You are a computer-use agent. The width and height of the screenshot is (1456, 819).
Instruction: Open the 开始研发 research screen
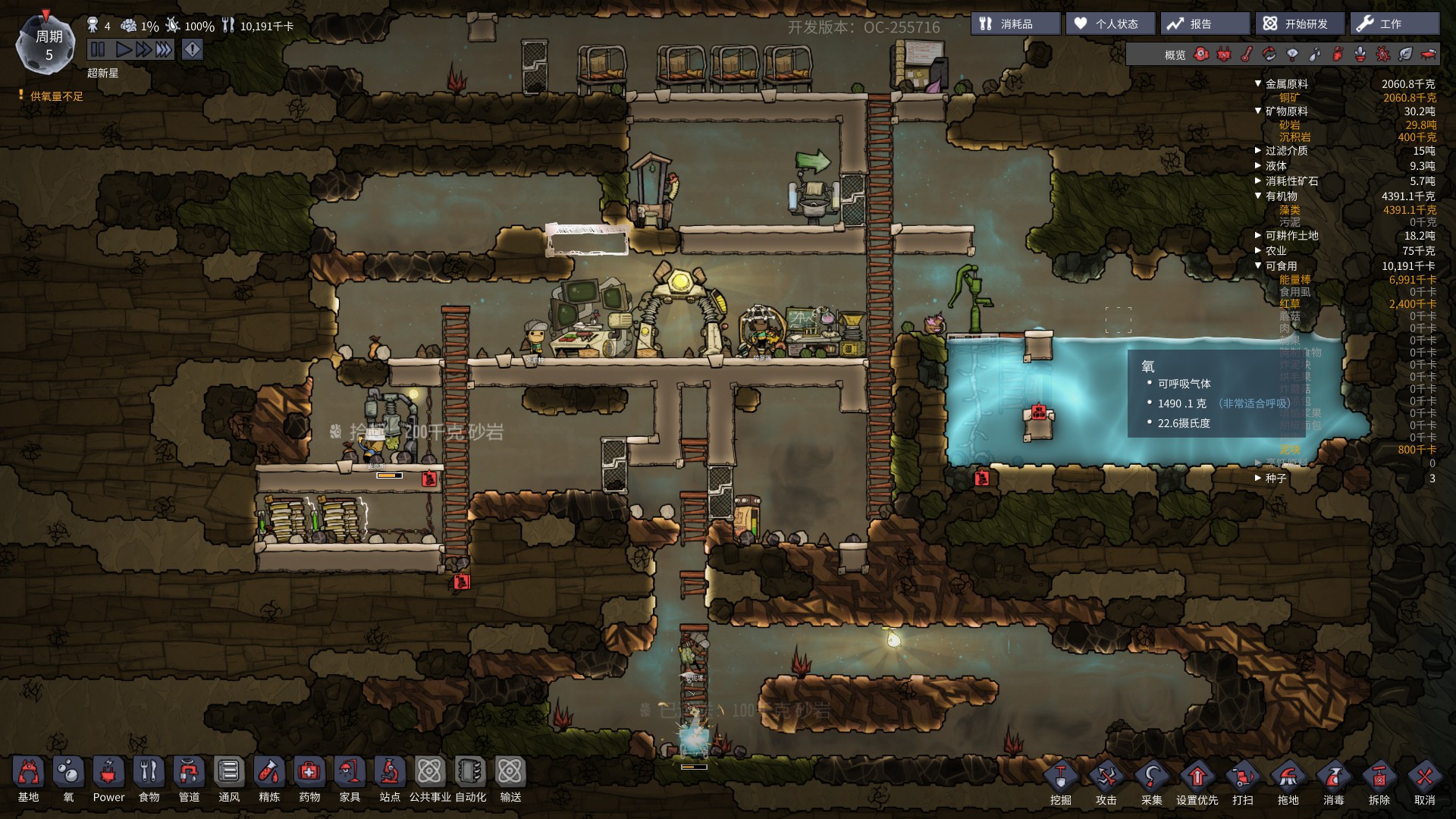coord(1300,24)
